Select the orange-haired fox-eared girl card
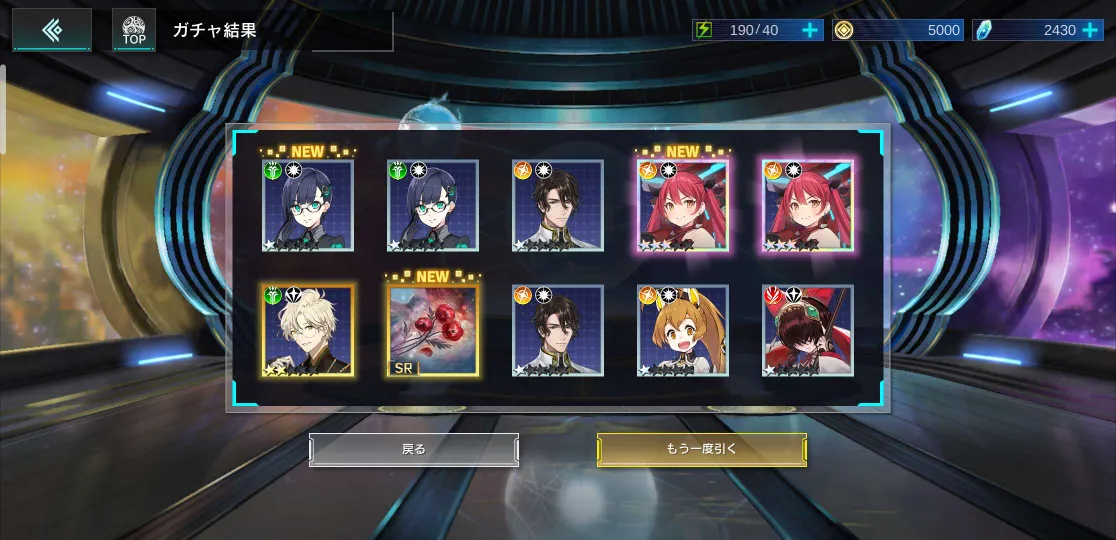The height and width of the screenshot is (540, 1116). [683, 331]
